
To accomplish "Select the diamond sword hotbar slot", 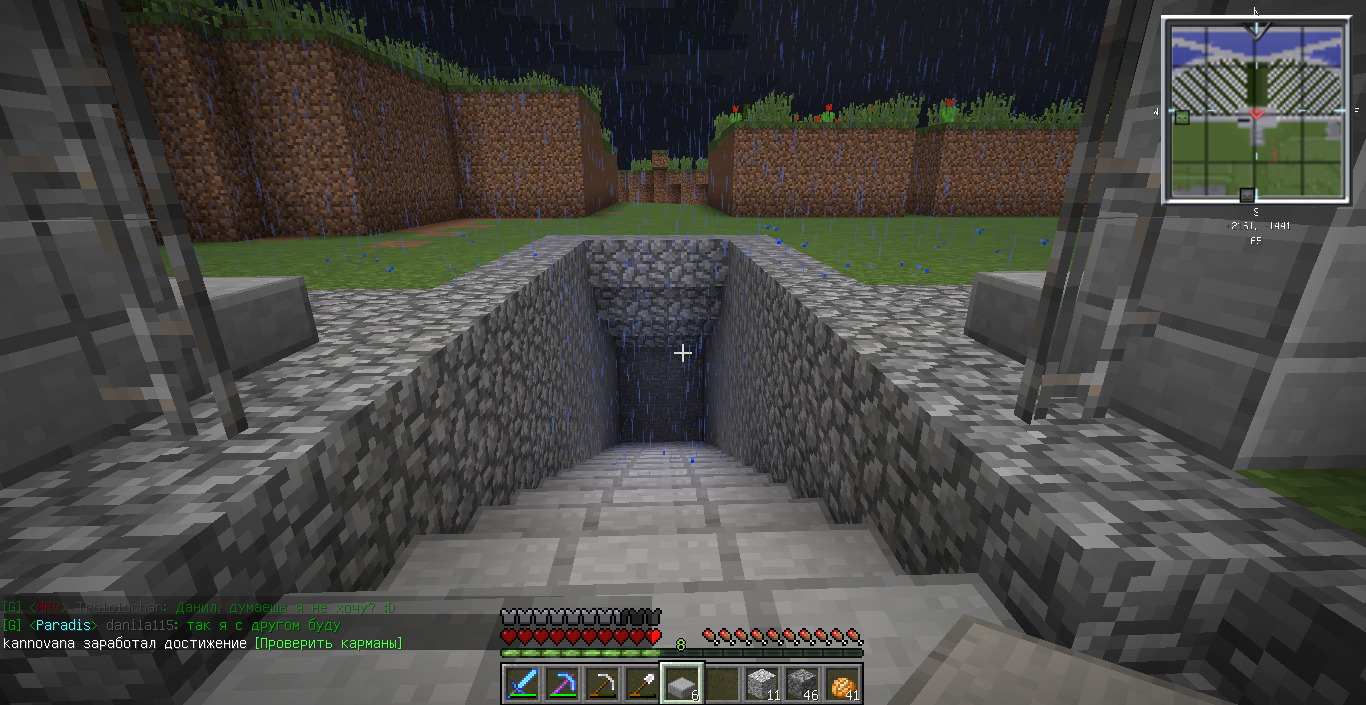I will [522, 684].
